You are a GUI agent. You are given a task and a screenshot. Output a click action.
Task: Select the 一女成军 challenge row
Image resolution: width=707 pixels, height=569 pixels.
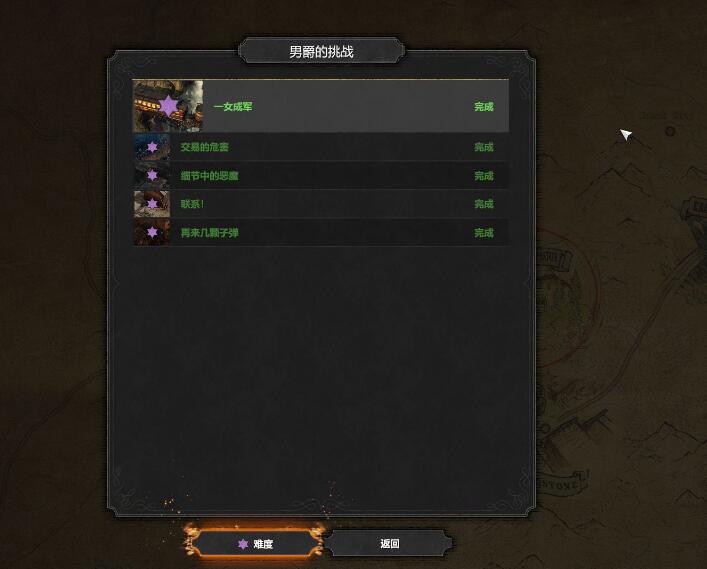pos(320,107)
